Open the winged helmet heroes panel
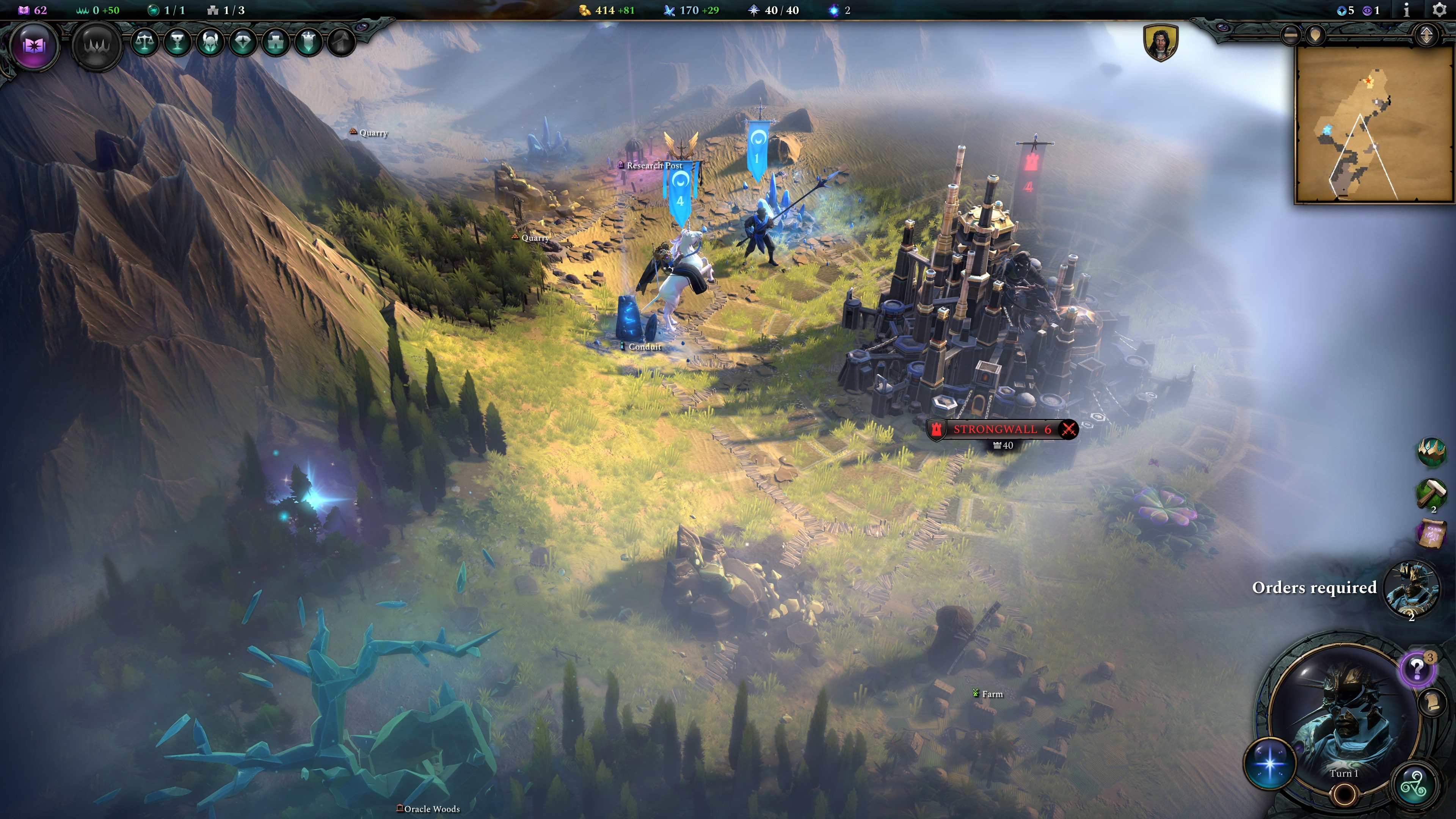 tap(210, 42)
